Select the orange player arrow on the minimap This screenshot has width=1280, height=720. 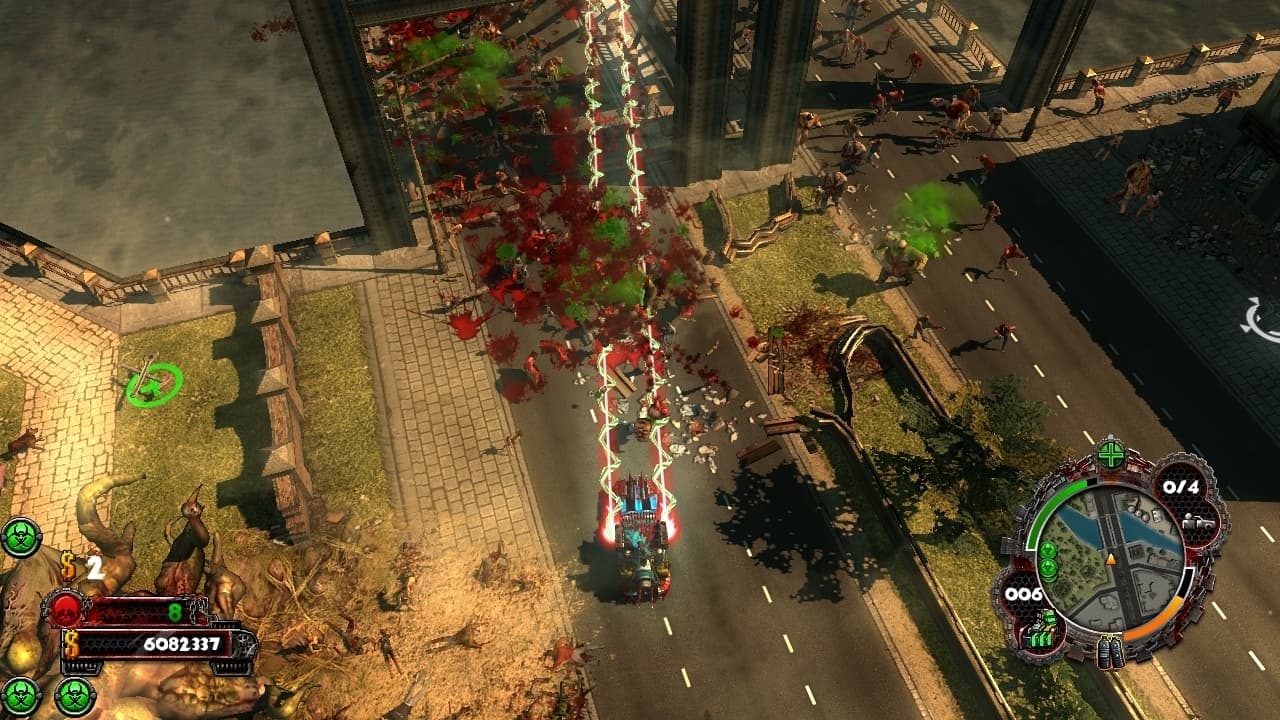1110,559
